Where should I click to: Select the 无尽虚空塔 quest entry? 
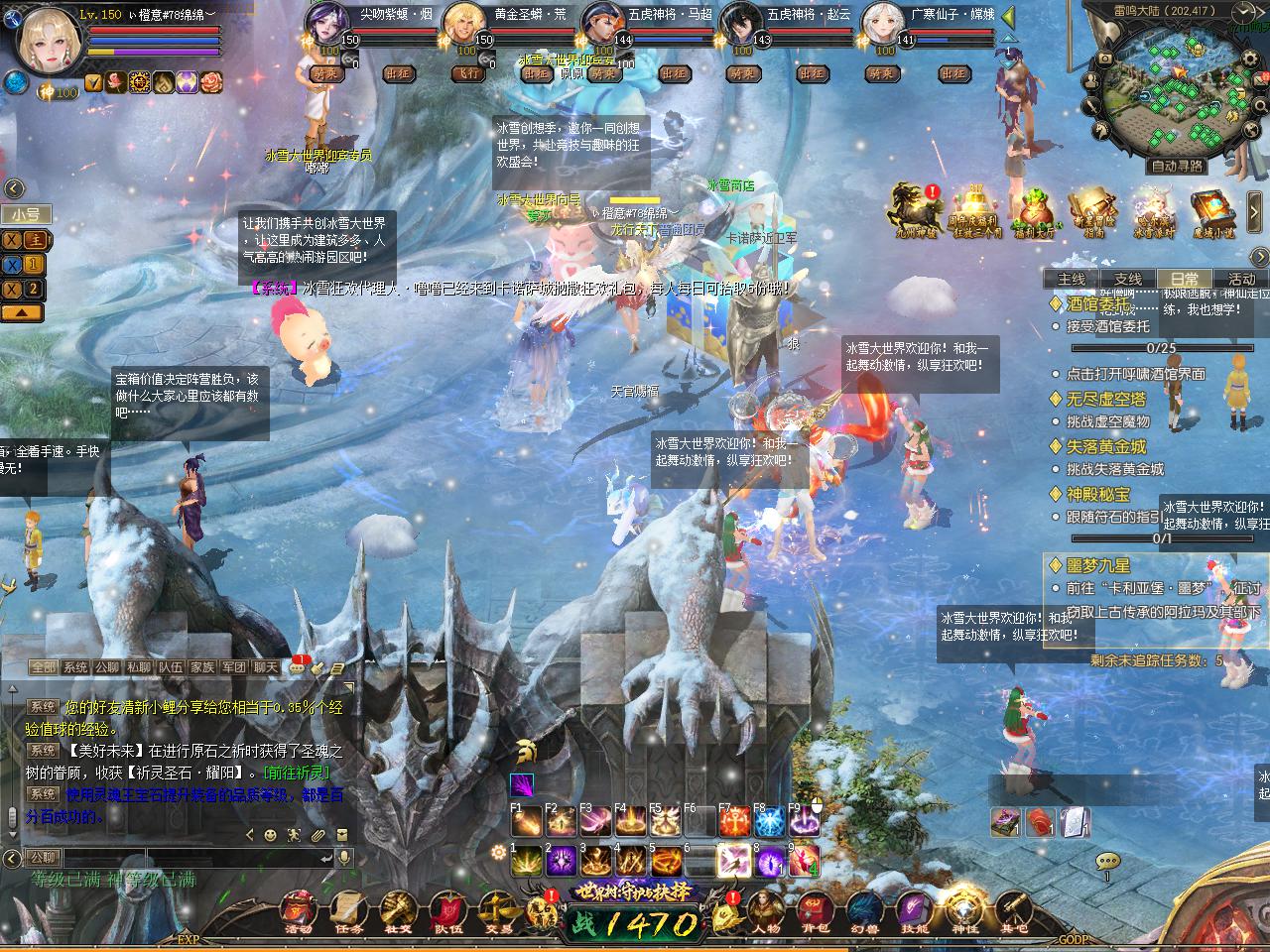(x=1105, y=399)
